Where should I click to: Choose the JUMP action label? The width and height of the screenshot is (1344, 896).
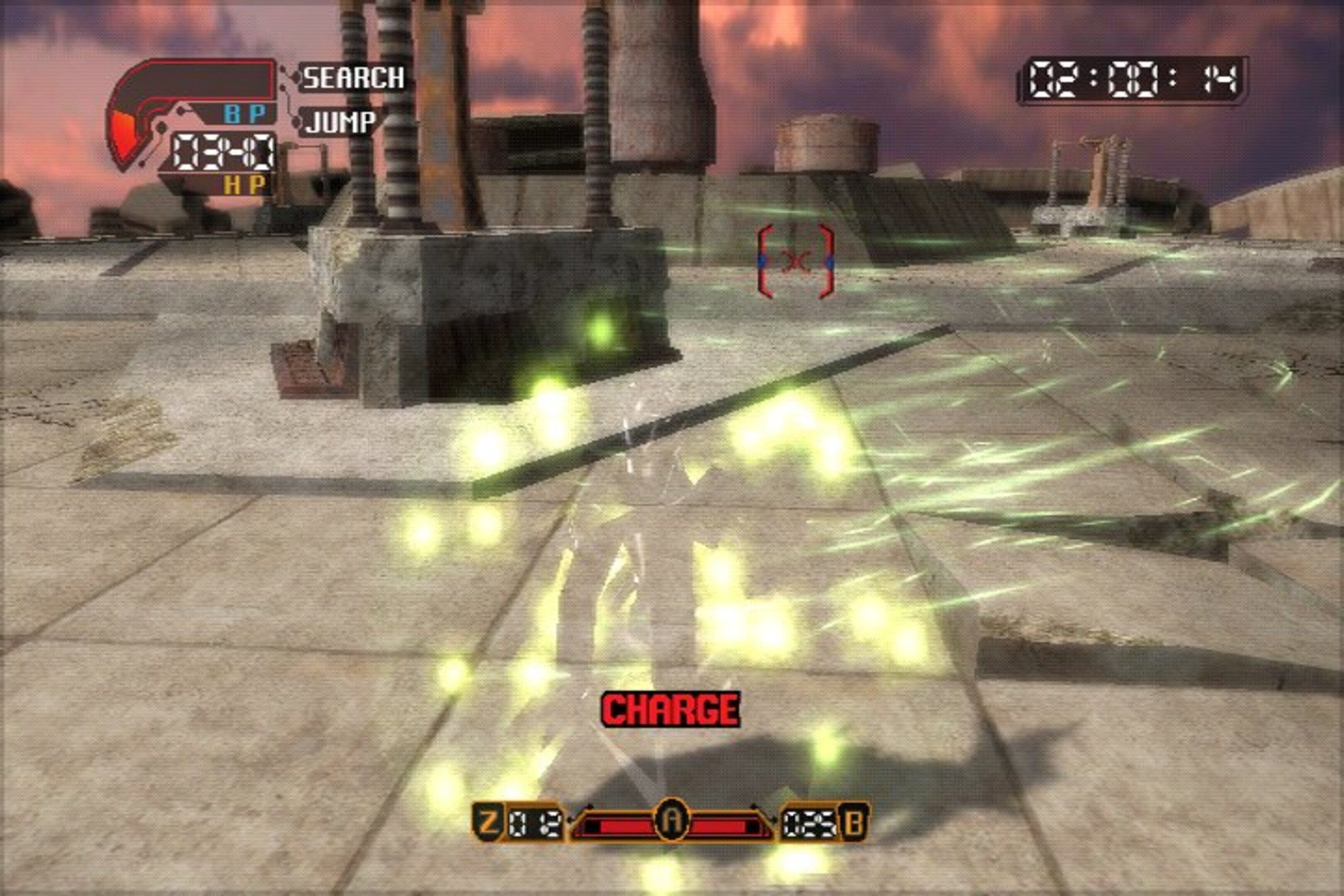(x=340, y=122)
